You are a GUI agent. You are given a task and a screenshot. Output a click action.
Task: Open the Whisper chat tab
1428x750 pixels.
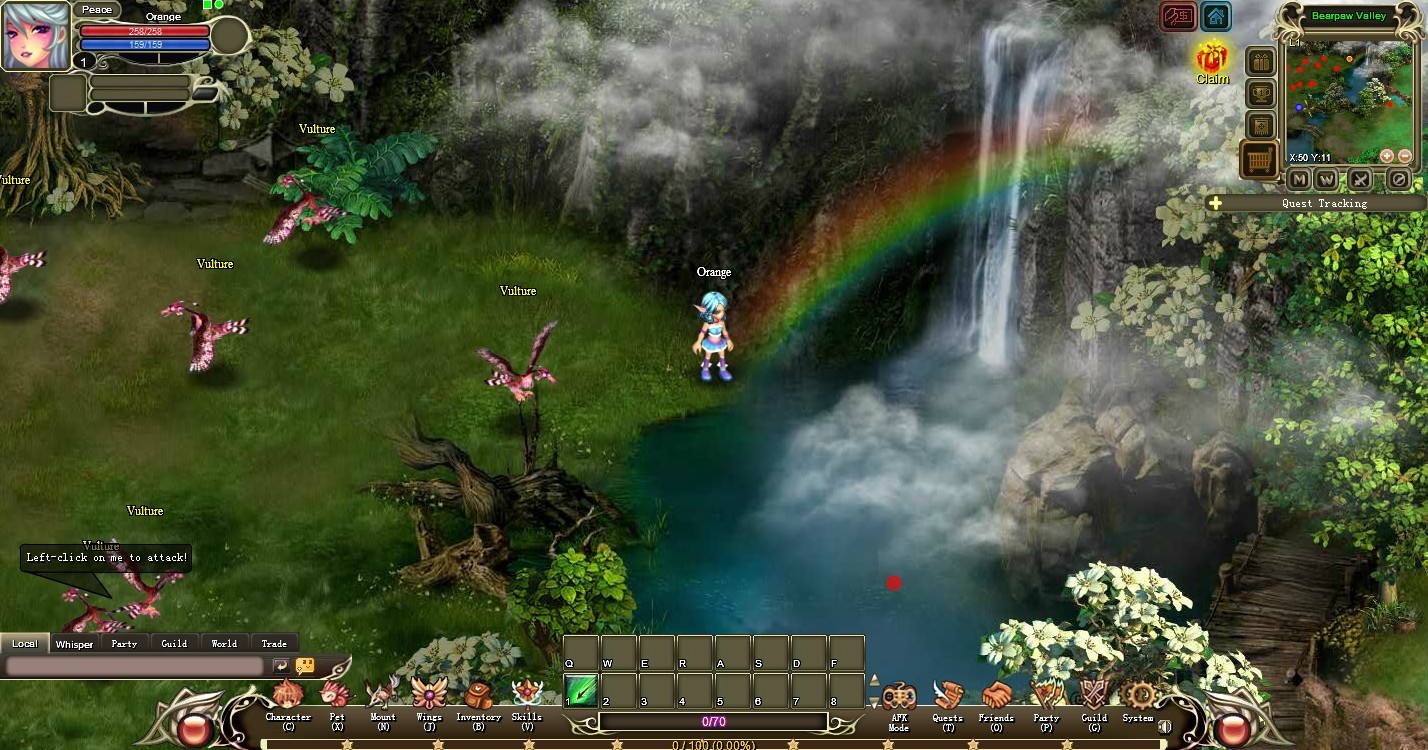[x=74, y=644]
